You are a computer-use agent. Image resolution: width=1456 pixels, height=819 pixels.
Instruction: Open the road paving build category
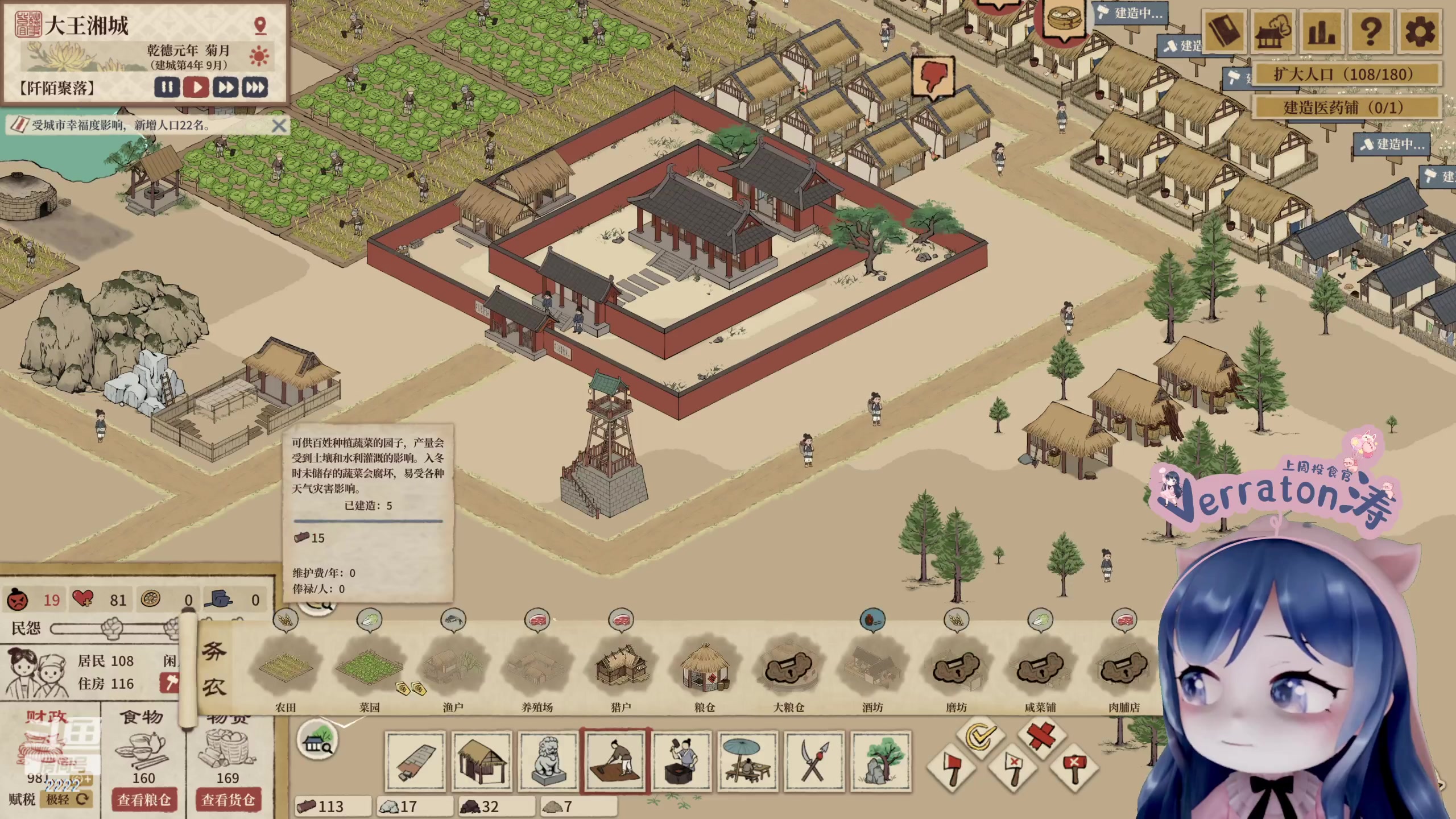point(415,762)
